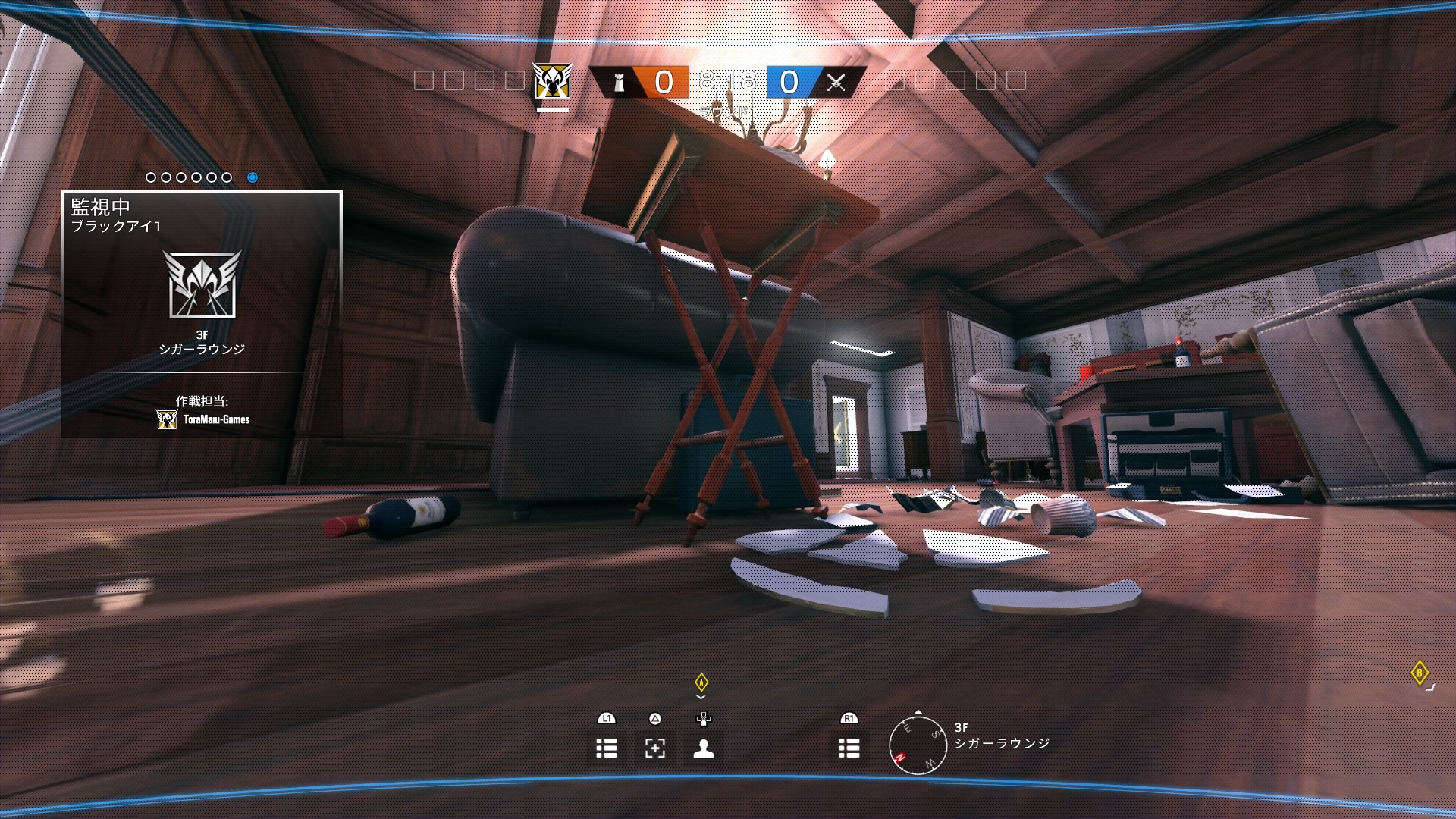The width and height of the screenshot is (1456, 819).
Task: Select the first camera dot above the surveillance panel
Action: click(x=152, y=178)
